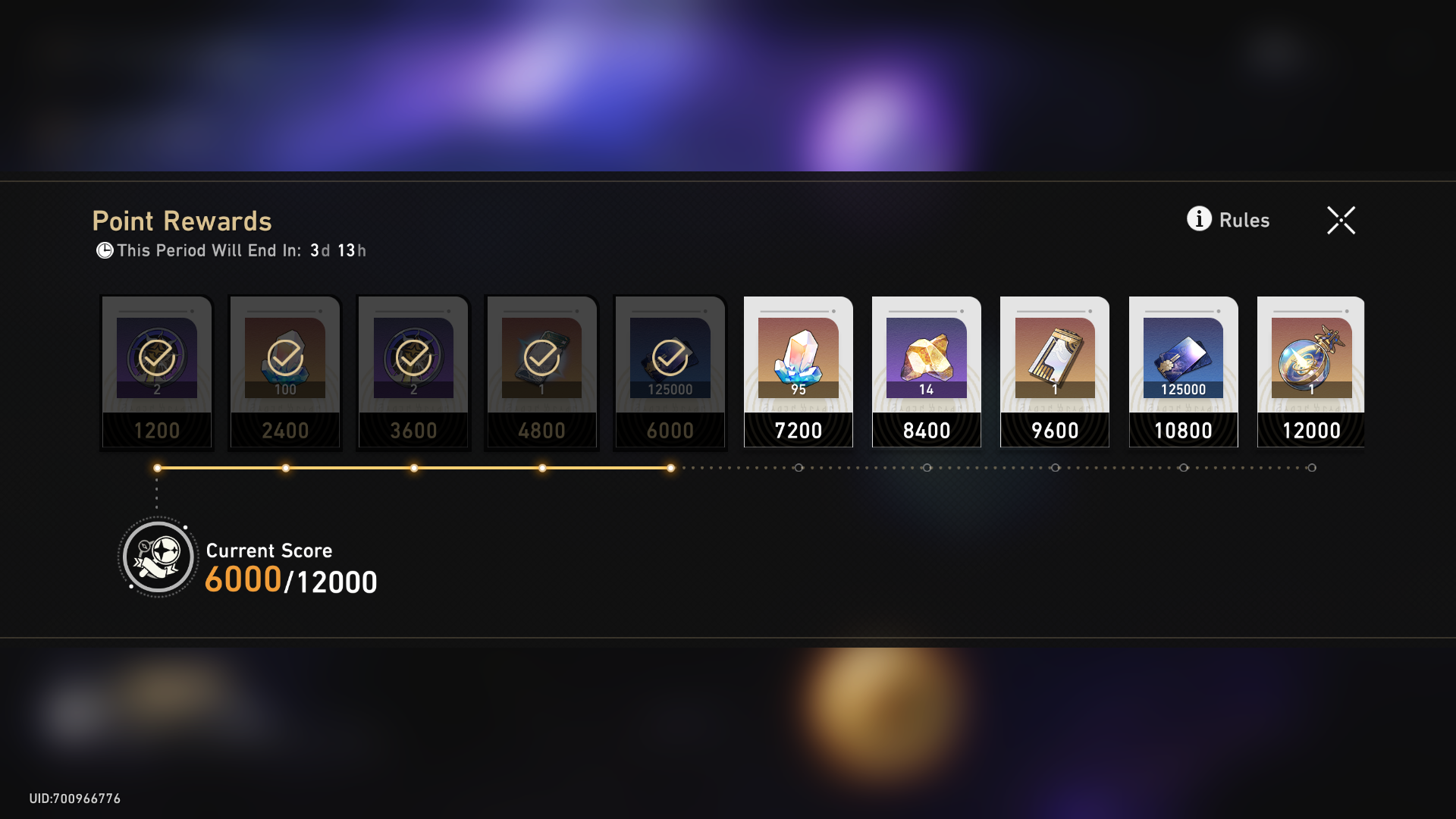
Task: Click the info icon beside Rules
Action: (1199, 220)
